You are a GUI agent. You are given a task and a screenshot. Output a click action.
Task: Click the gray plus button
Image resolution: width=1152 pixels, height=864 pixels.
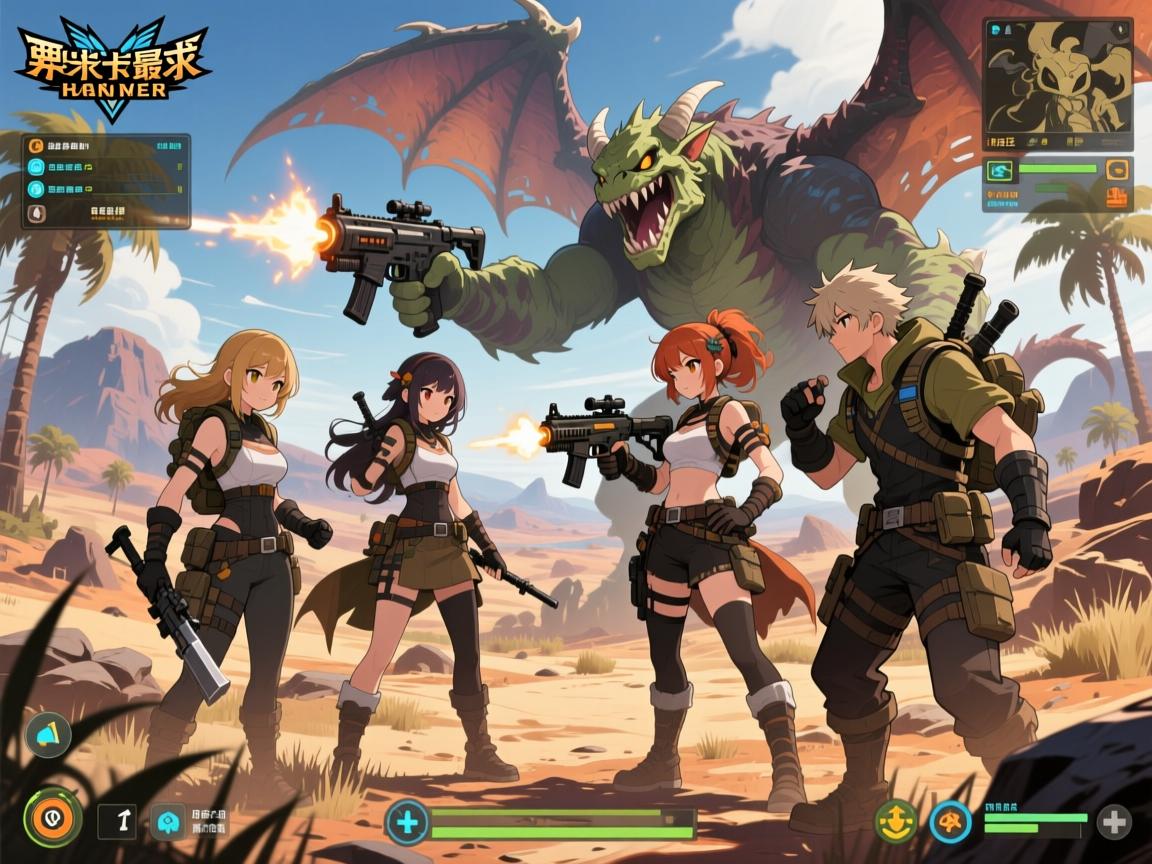tap(1114, 822)
